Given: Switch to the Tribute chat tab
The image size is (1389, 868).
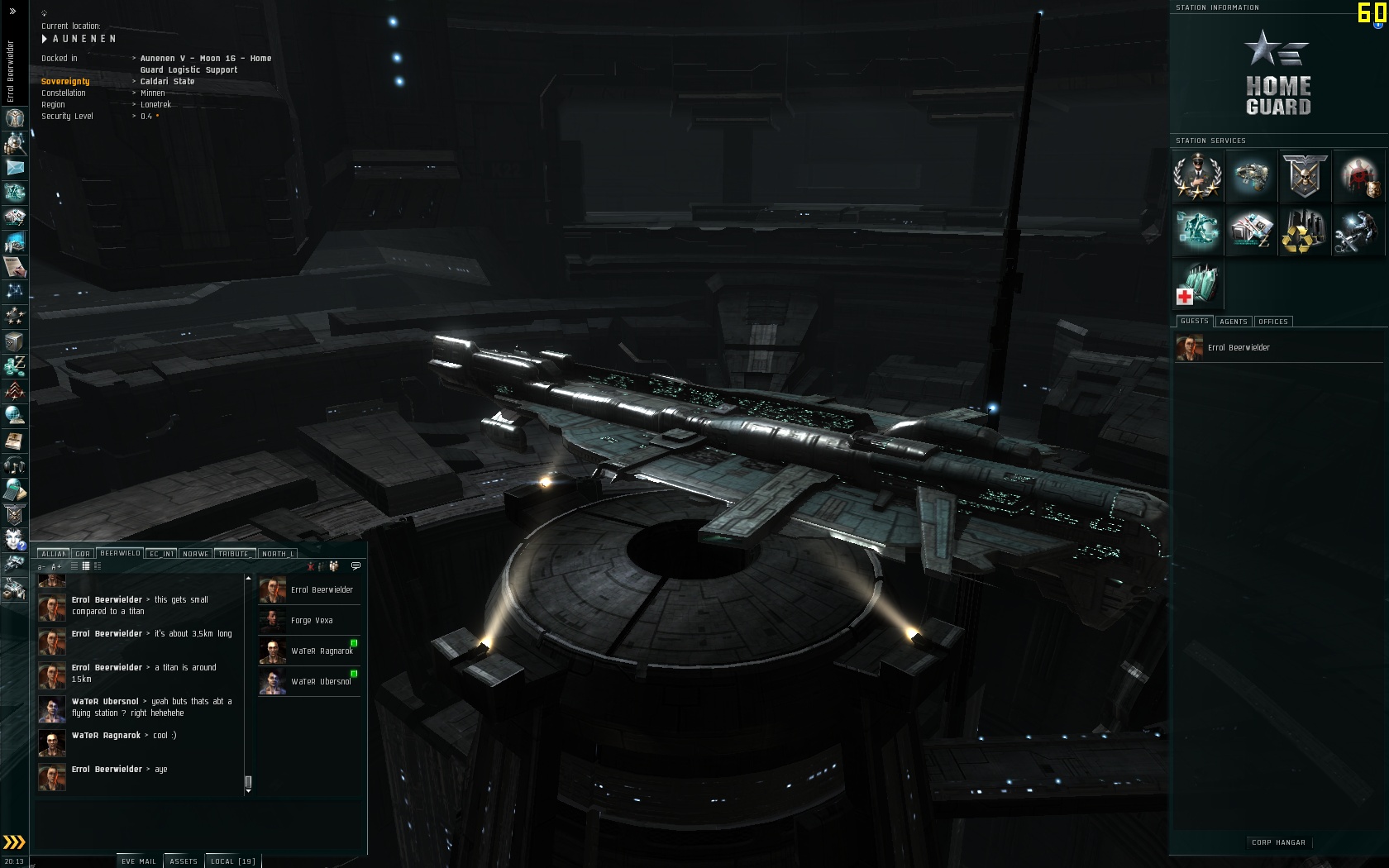Looking at the screenshot, I should (234, 554).
